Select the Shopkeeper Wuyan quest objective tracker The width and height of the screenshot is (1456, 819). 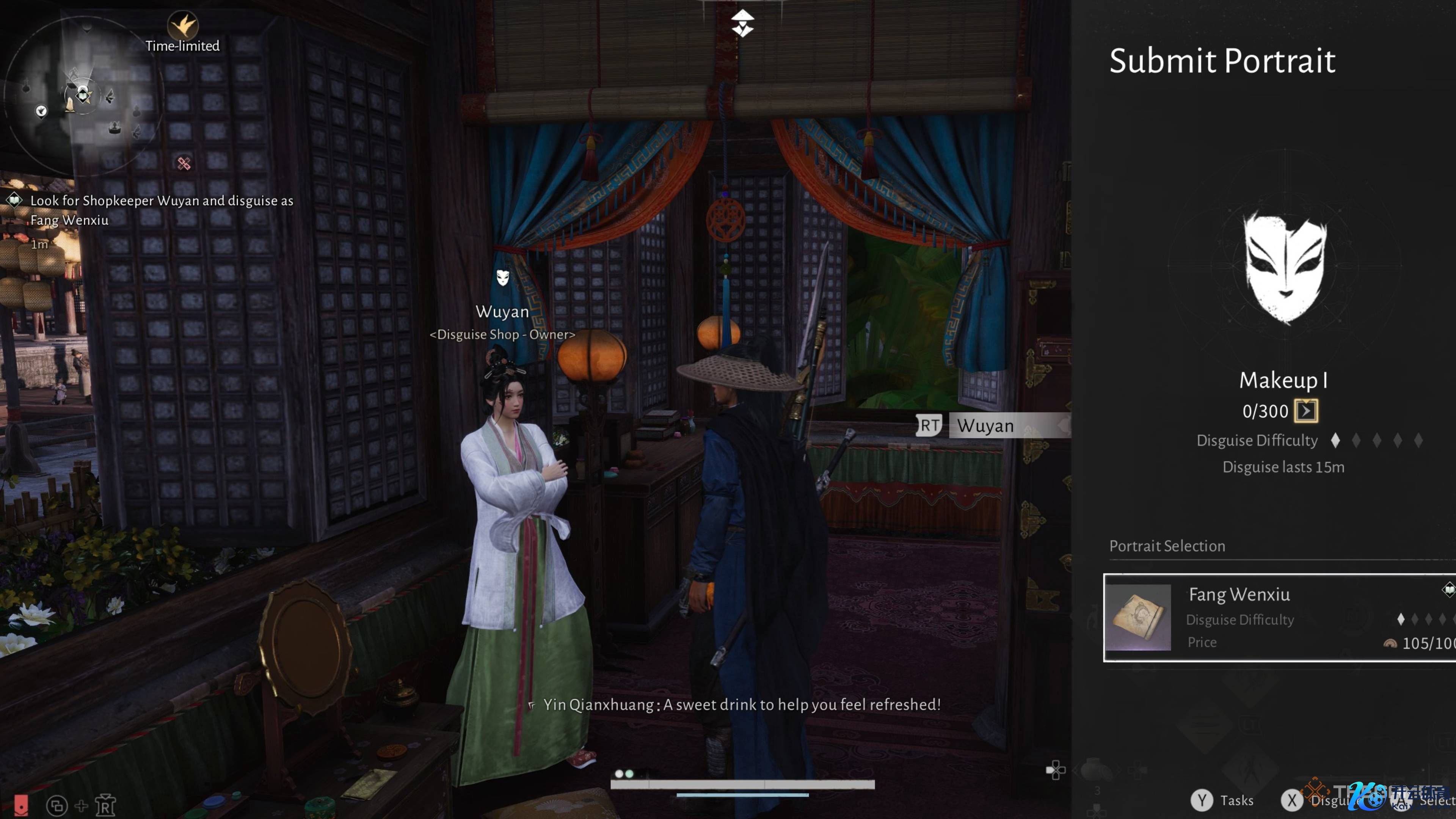161,210
